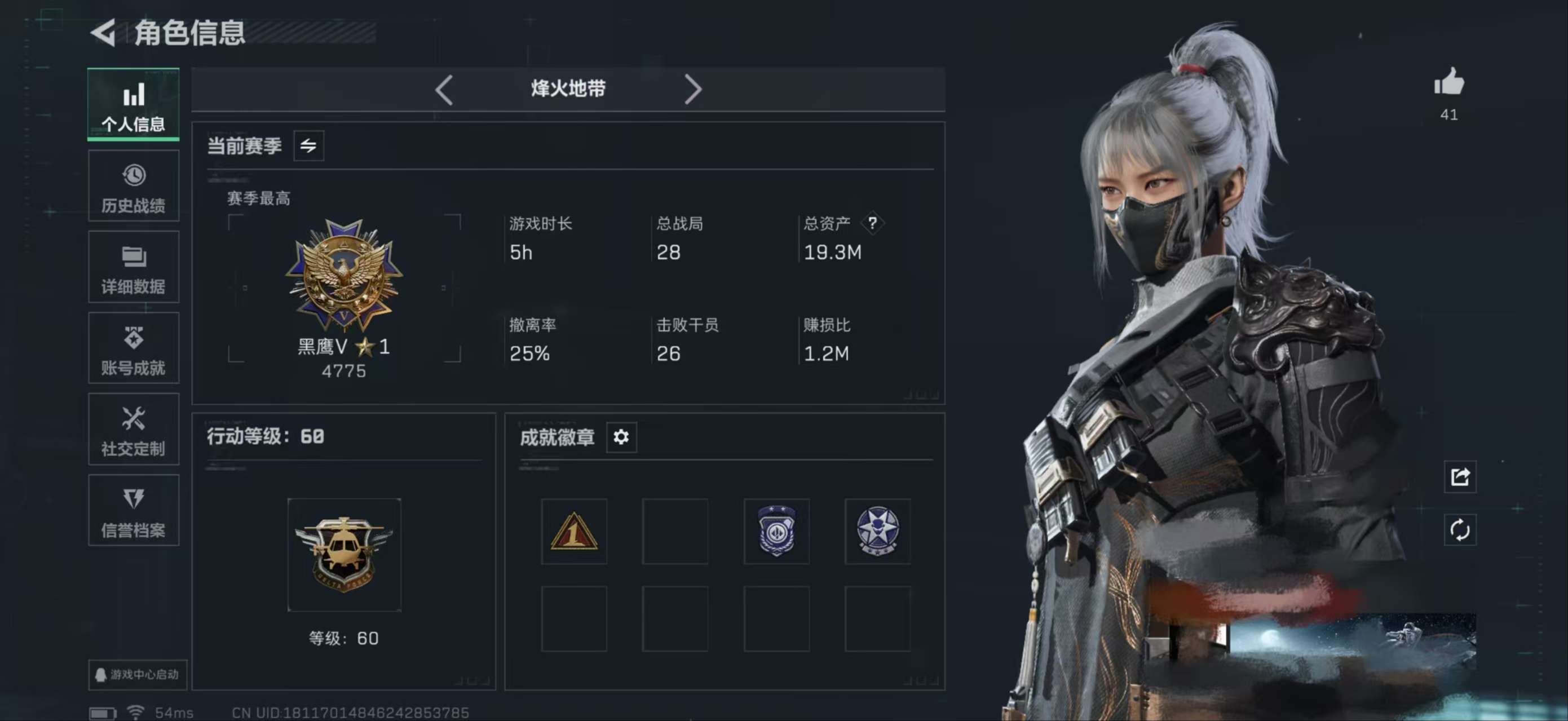Switch to next game mode with right arrow

[694, 89]
